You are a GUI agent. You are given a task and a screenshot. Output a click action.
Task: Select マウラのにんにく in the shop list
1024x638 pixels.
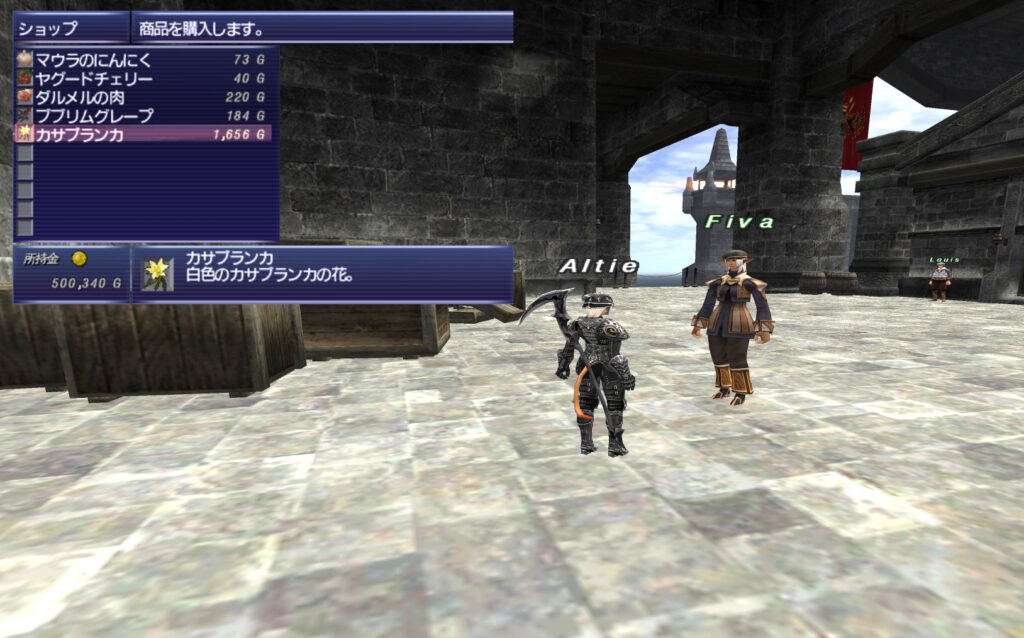(x=94, y=60)
